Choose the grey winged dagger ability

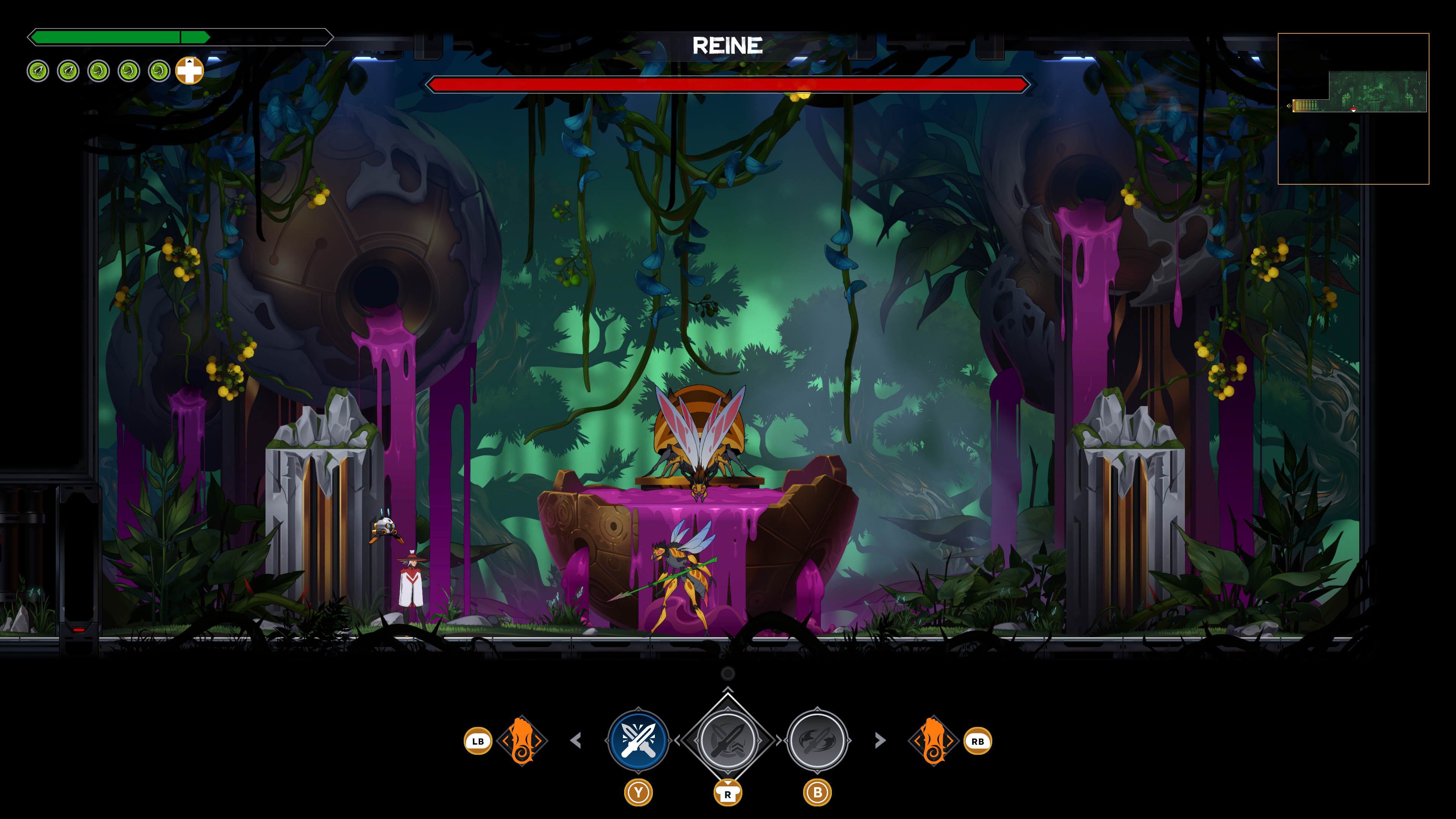click(817, 740)
